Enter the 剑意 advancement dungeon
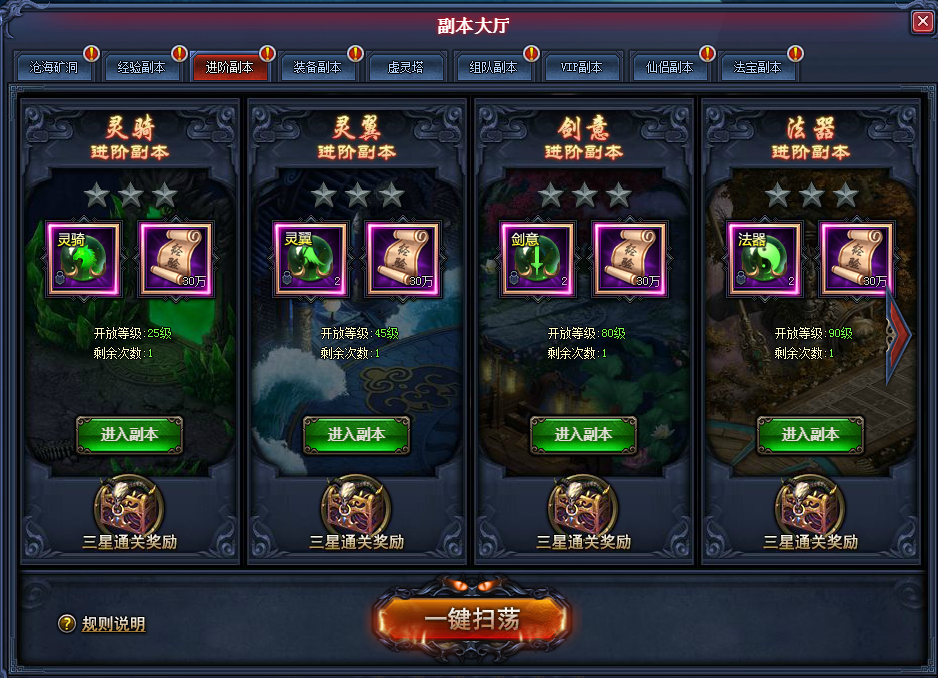 click(583, 435)
